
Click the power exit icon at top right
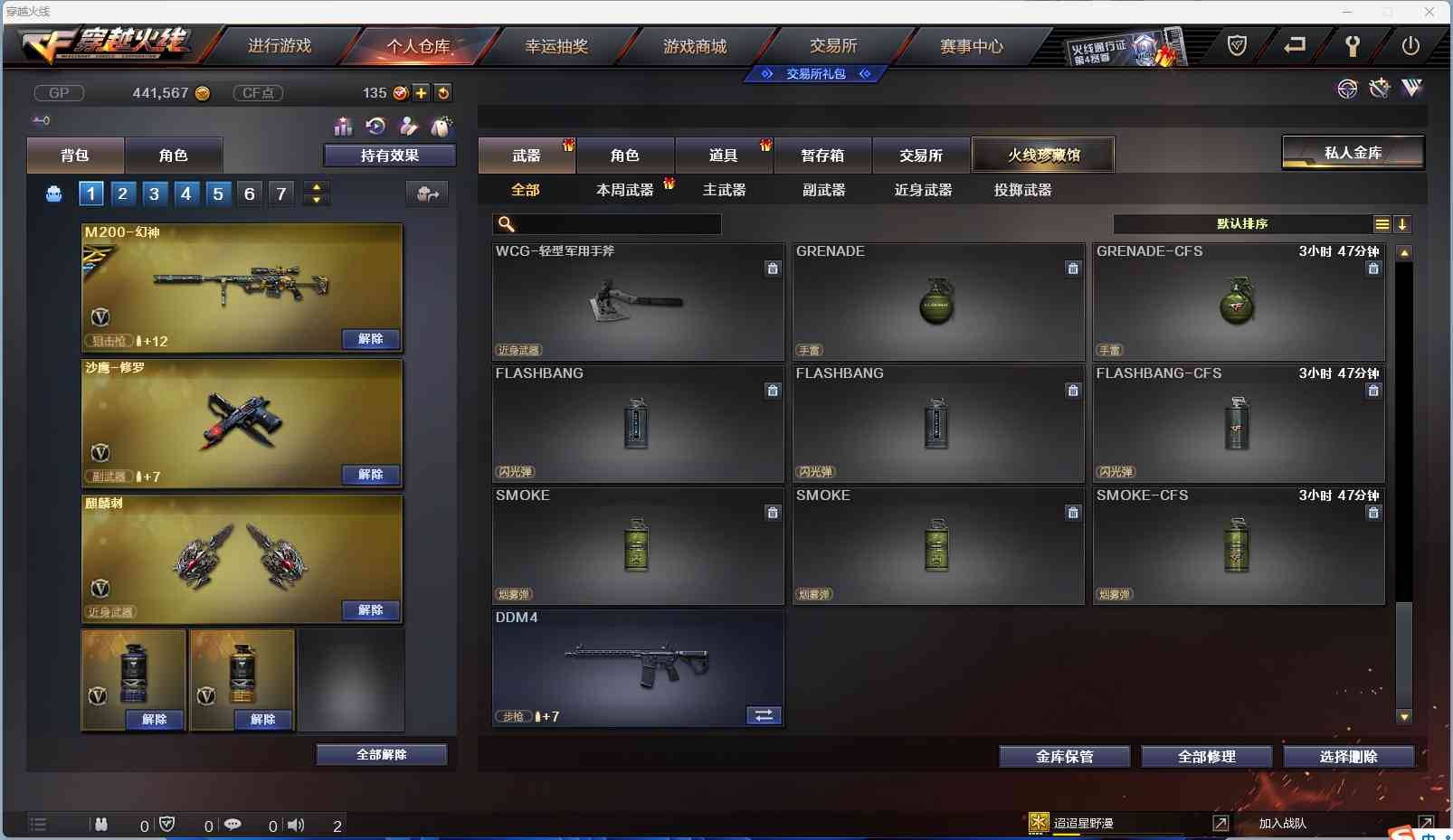(x=1410, y=45)
